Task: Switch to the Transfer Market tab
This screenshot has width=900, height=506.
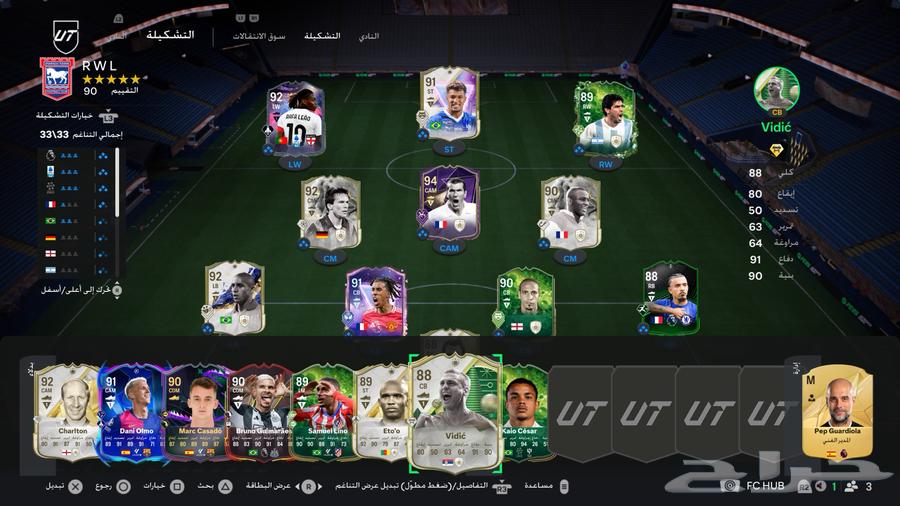Action: (259, 36)
